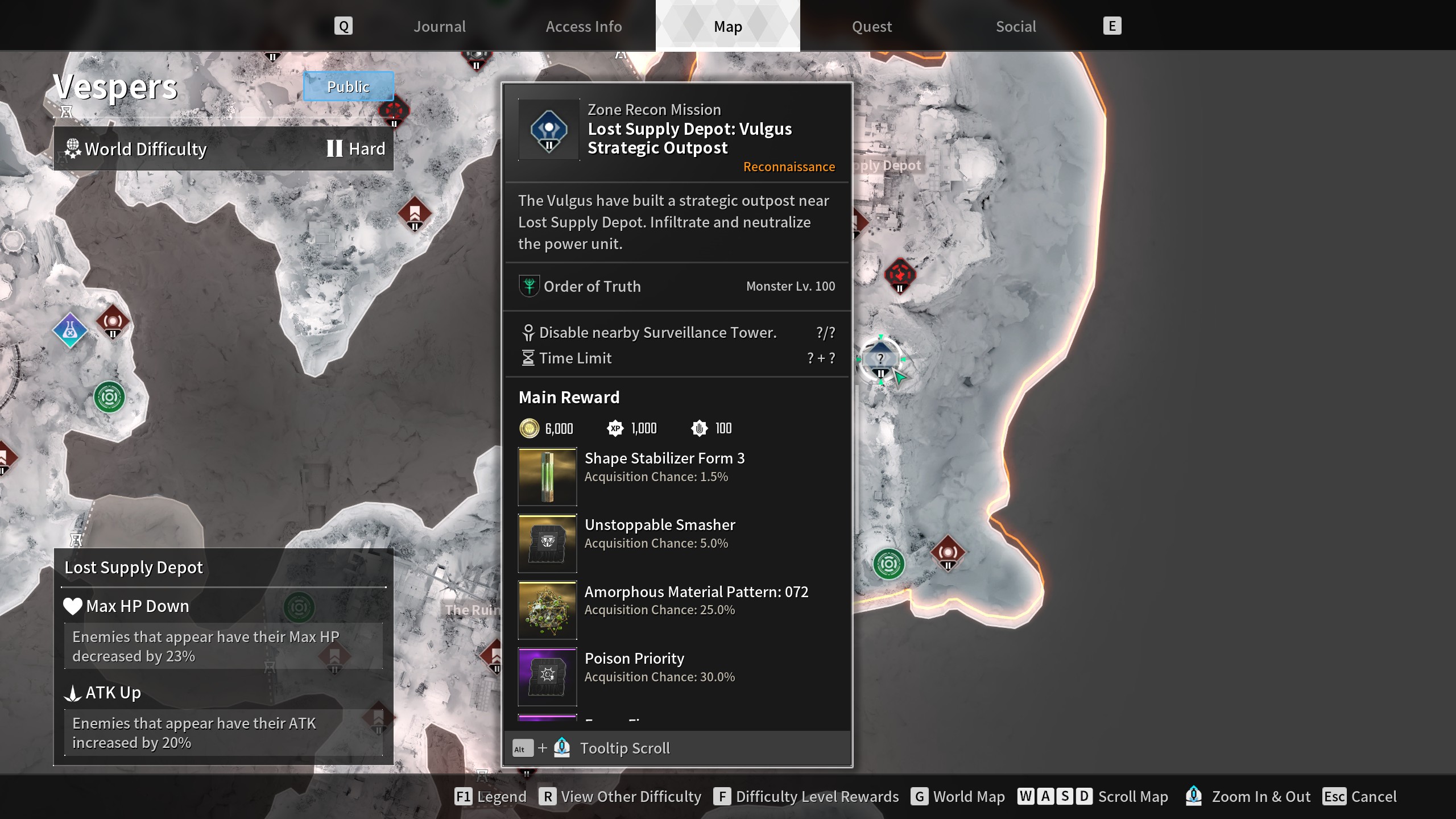Select the Social tab
The image size is (1456, 819).
coord(1015,26)
